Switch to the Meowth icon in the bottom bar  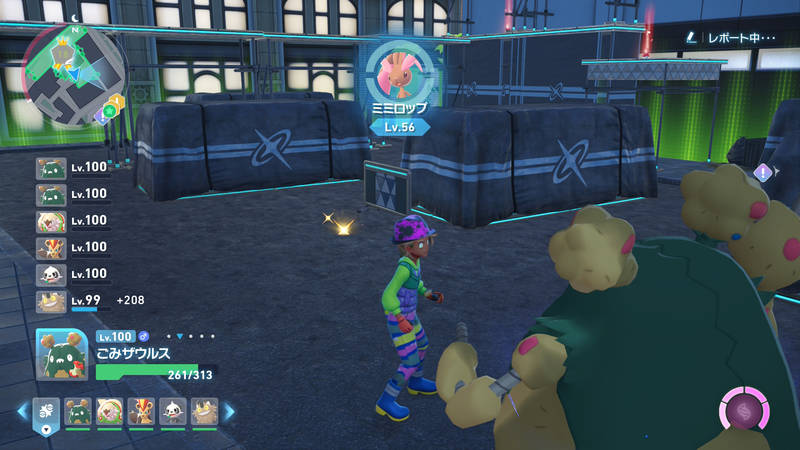[x=204, y=410]
